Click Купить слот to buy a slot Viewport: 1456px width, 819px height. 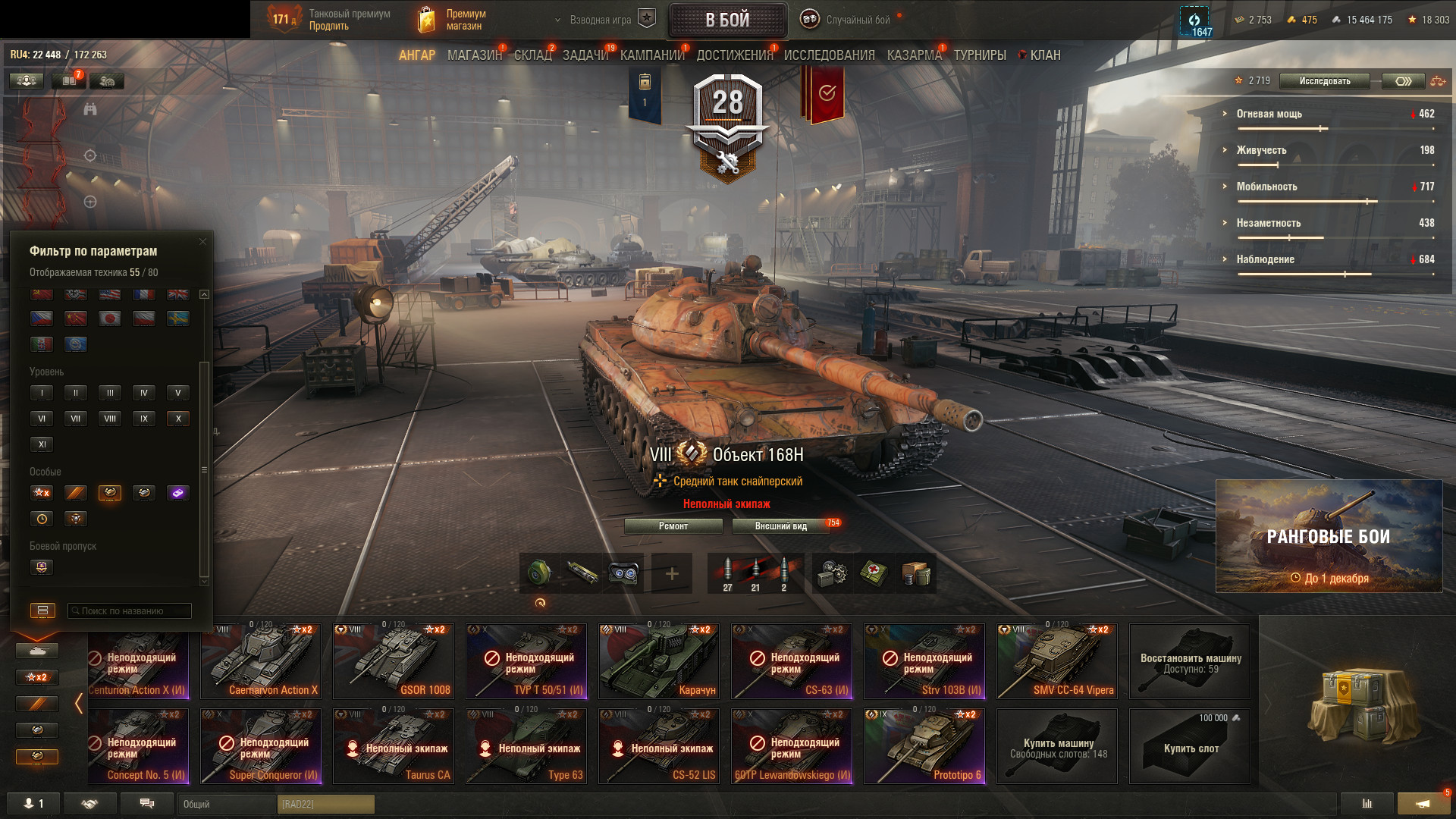1191,747
